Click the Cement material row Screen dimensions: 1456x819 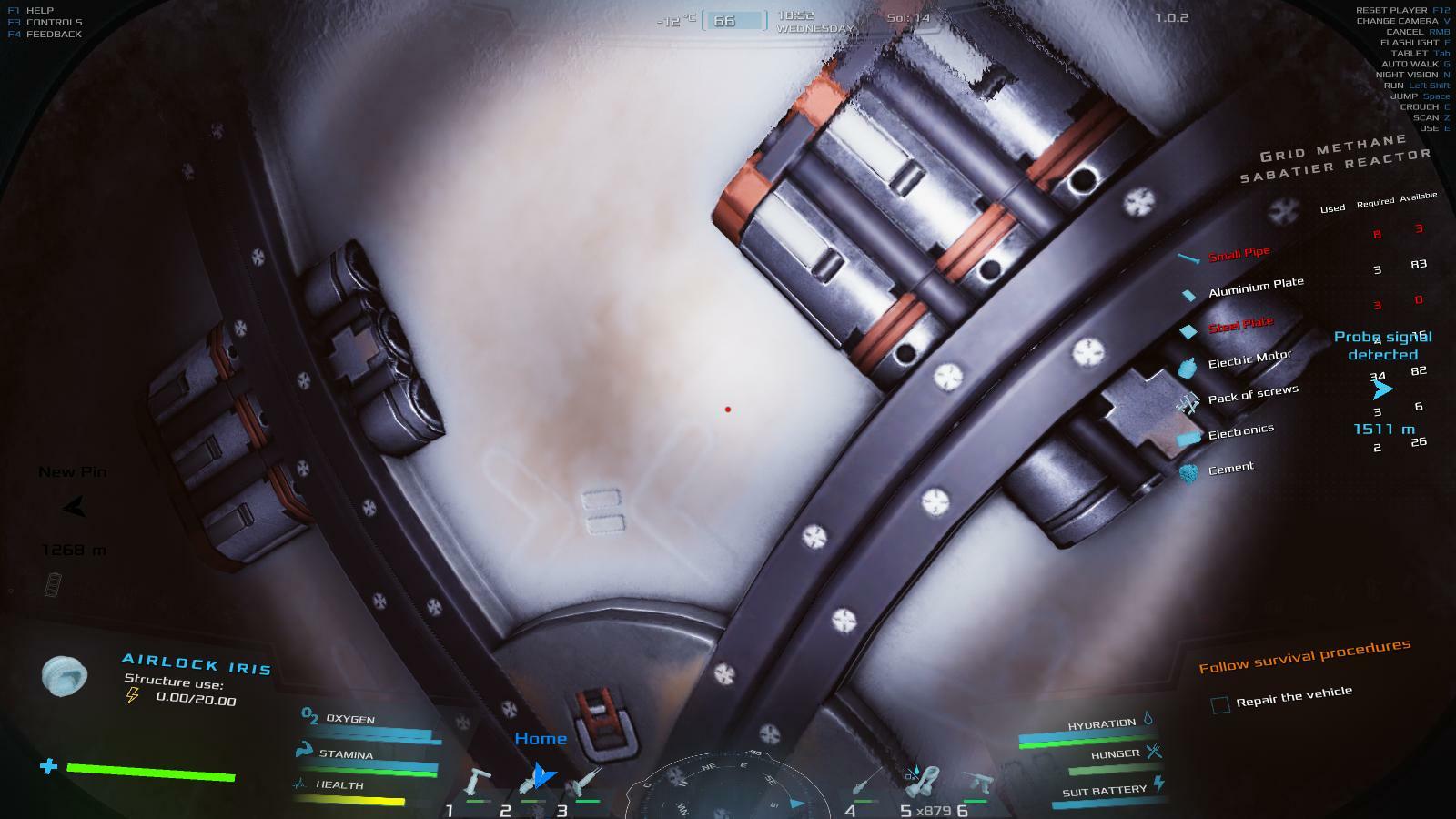(x=1230, y=469)
